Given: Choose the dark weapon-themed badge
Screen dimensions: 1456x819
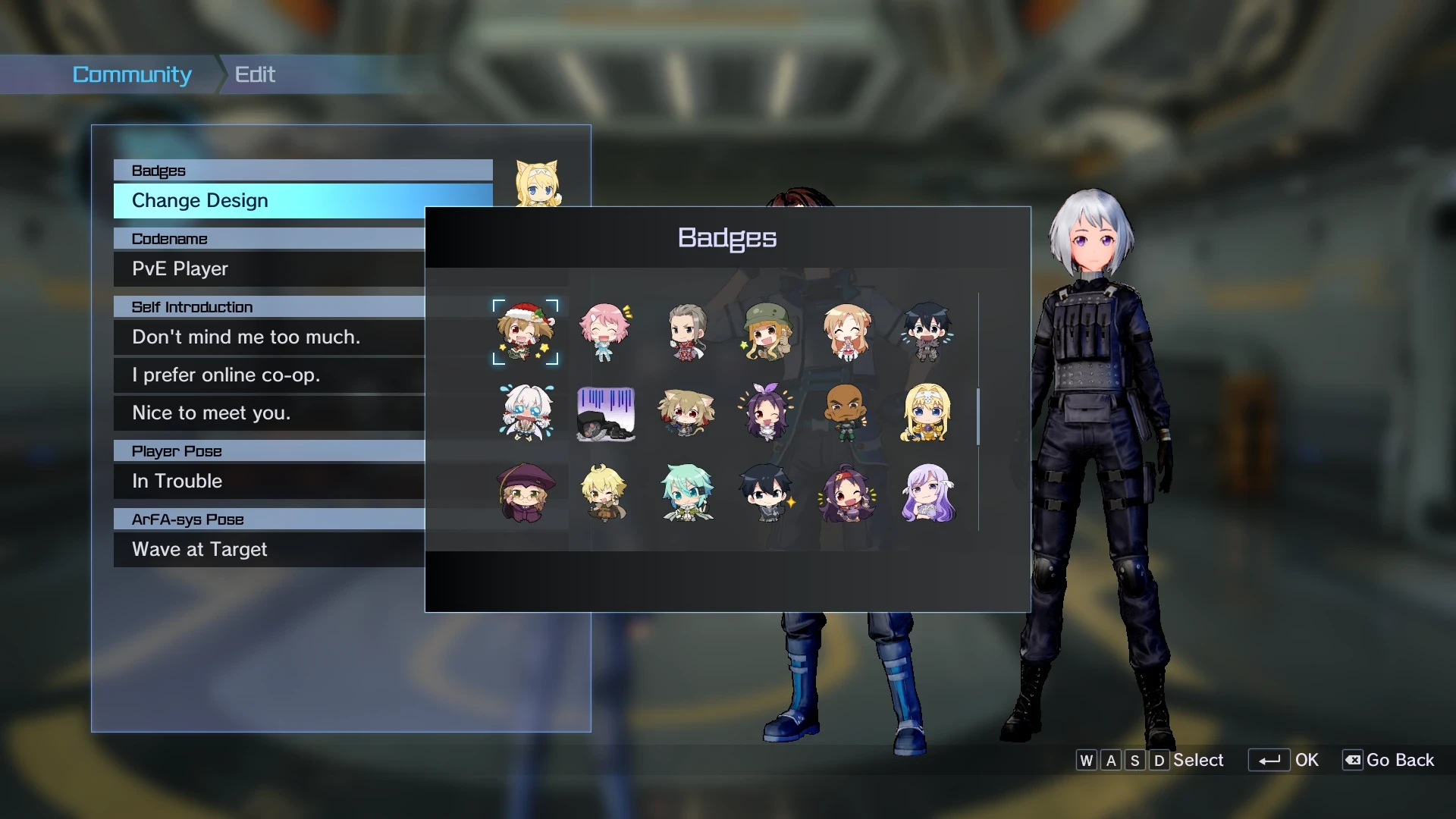Looking at the screenshot, I should (607, 413).
